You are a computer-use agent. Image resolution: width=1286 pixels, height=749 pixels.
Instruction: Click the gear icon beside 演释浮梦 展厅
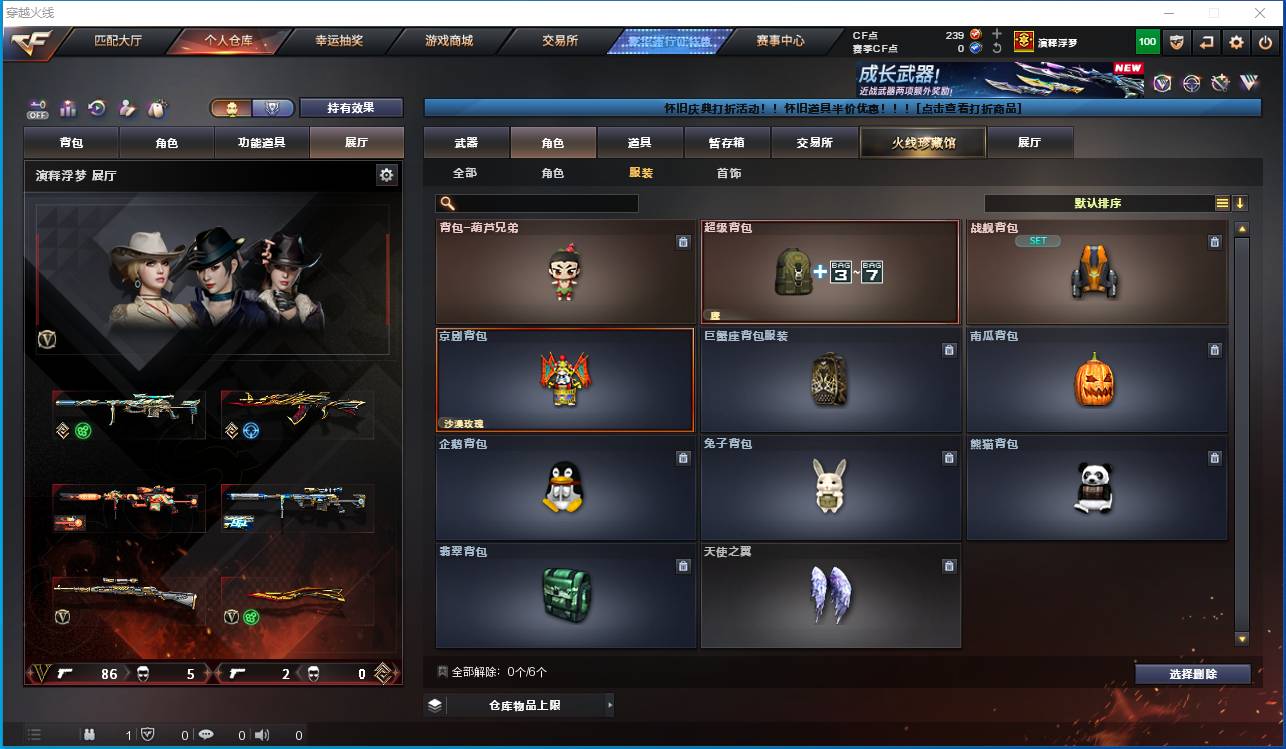pos(386,174)
